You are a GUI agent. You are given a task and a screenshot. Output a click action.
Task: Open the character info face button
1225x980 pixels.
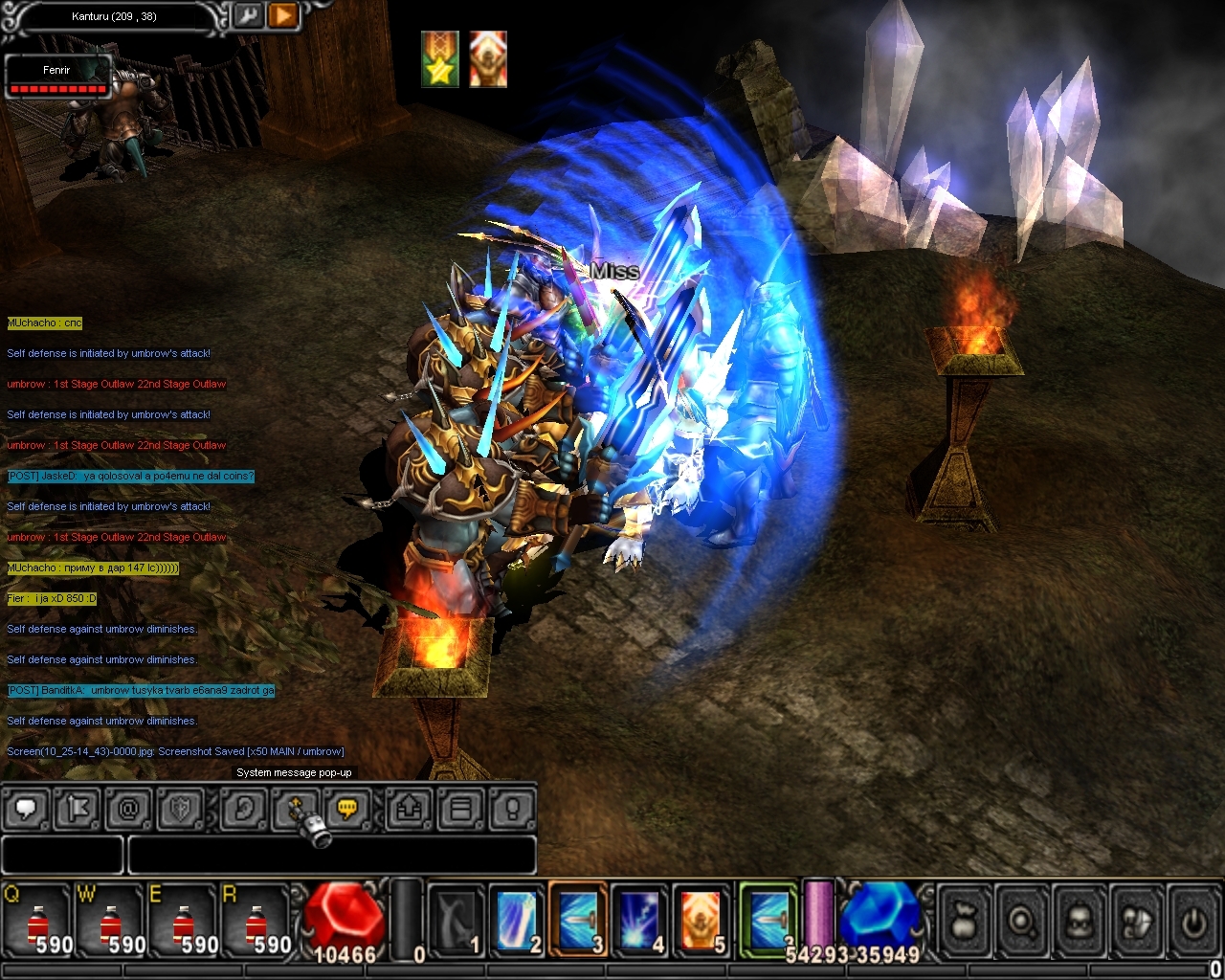pos(1079,923)
